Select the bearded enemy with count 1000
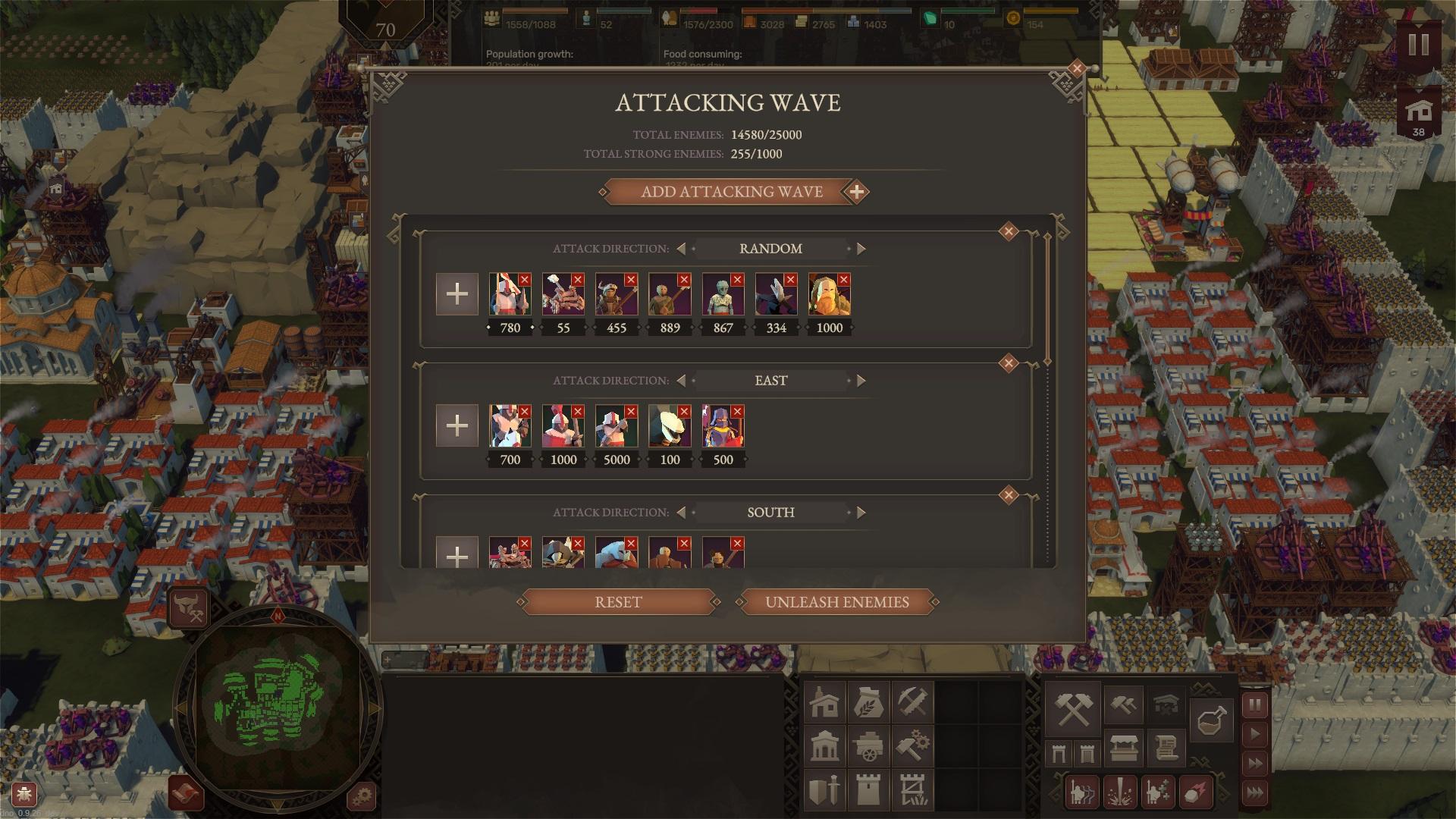Screen dimensions: 1456x819 828,294
